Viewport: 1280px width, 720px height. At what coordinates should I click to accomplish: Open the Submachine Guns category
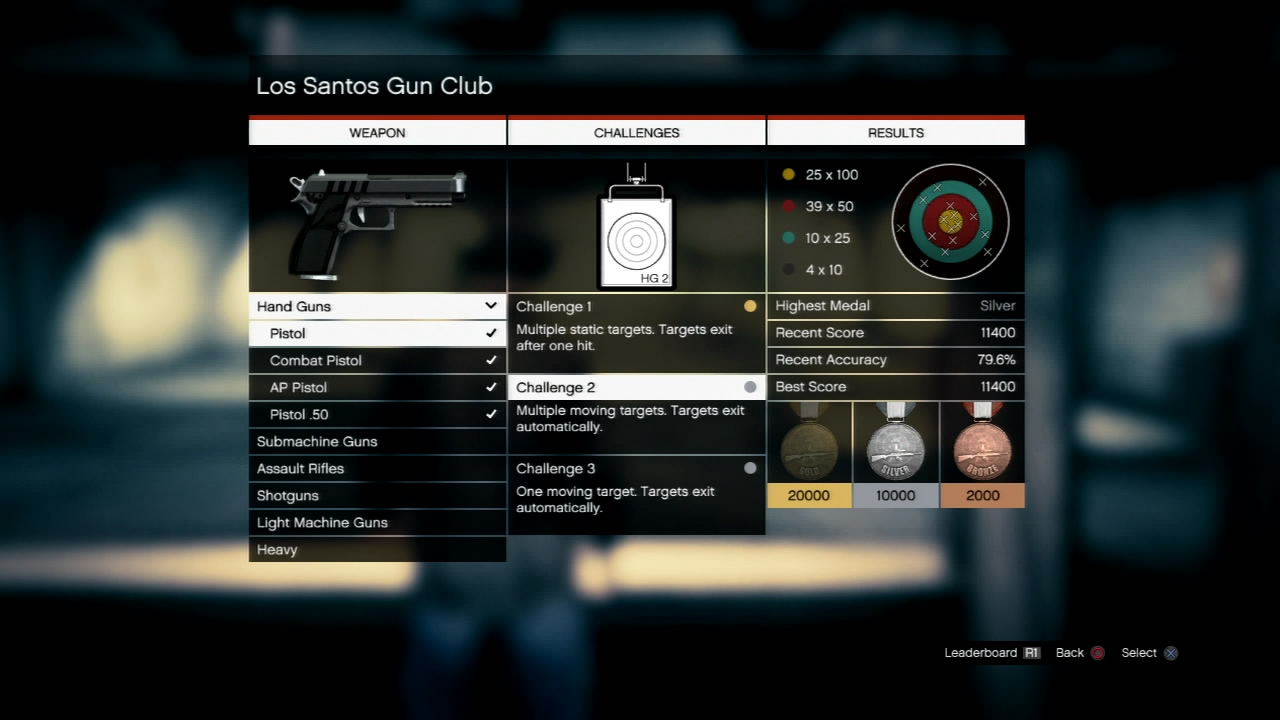click(x=377, y=441)
